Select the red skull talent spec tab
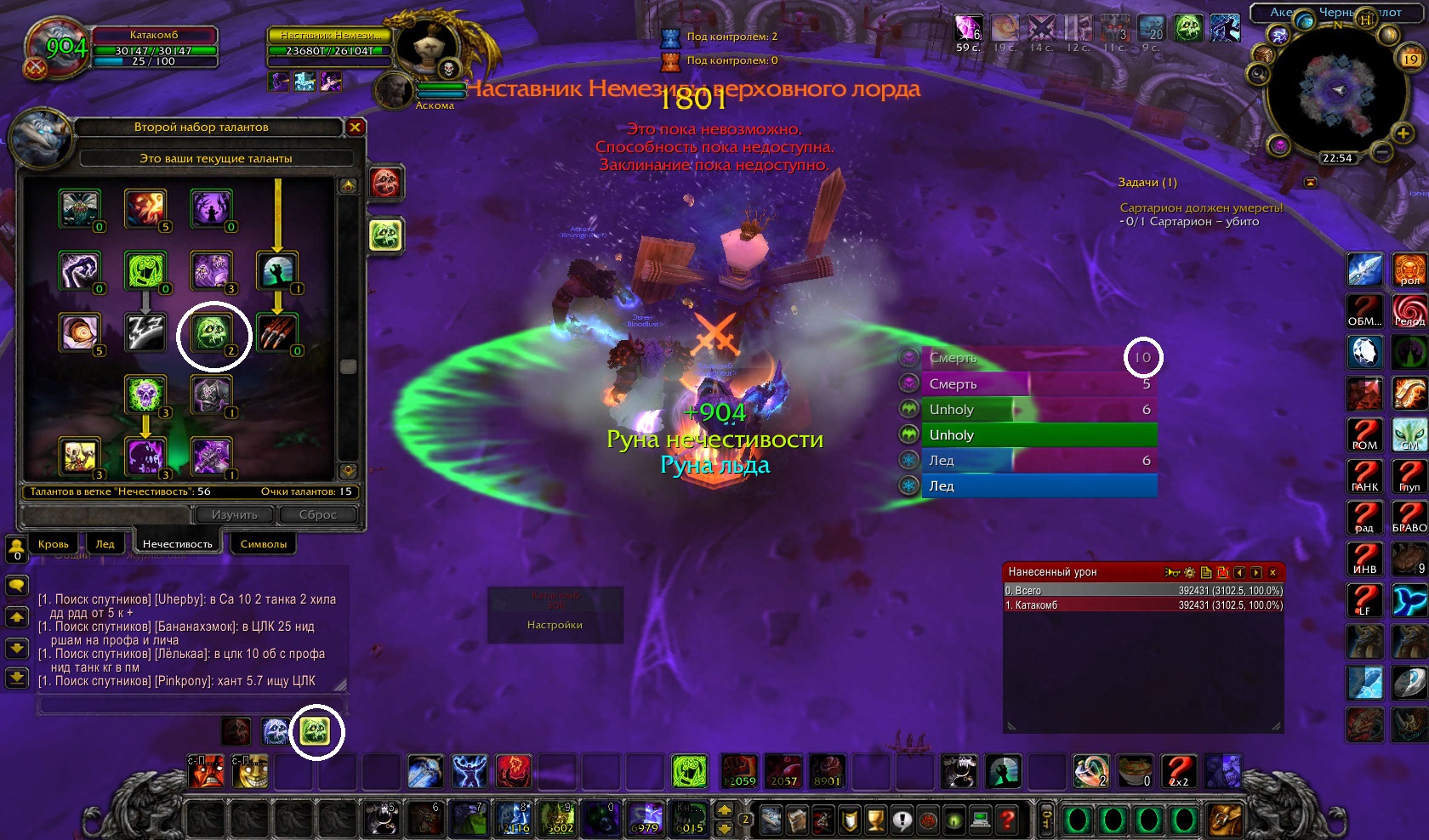Screen dimensions: 1429x840 tap(385, 183)
